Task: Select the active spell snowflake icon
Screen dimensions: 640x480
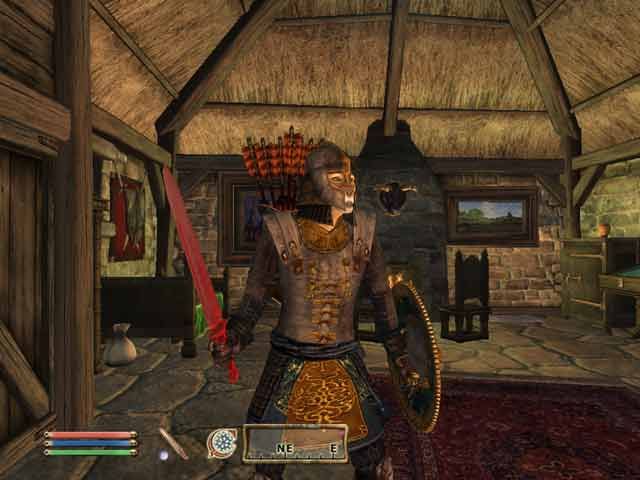Action: (221, 442)
